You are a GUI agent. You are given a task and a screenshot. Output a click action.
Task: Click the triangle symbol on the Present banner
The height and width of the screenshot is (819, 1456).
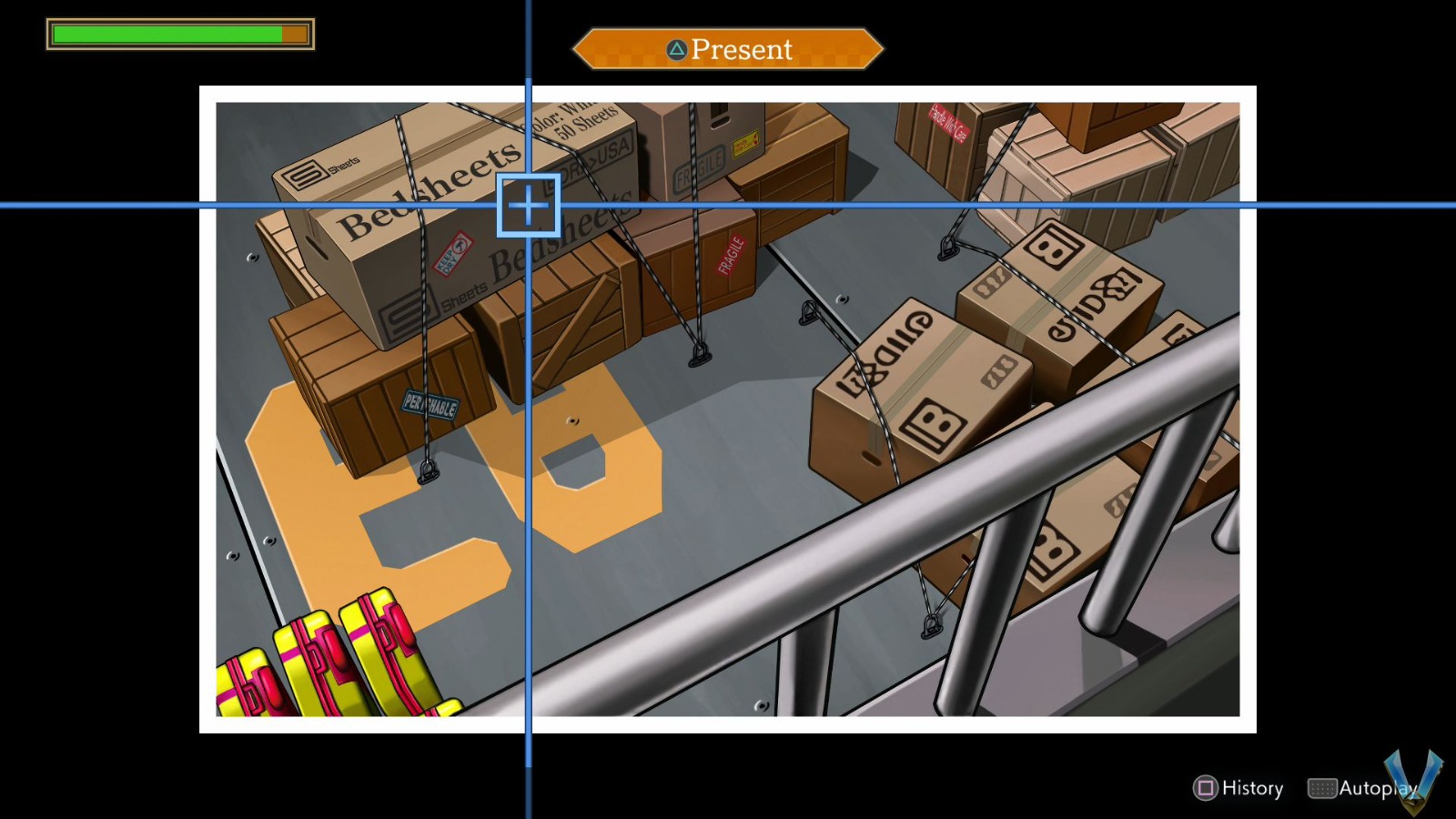coord(675,50)
